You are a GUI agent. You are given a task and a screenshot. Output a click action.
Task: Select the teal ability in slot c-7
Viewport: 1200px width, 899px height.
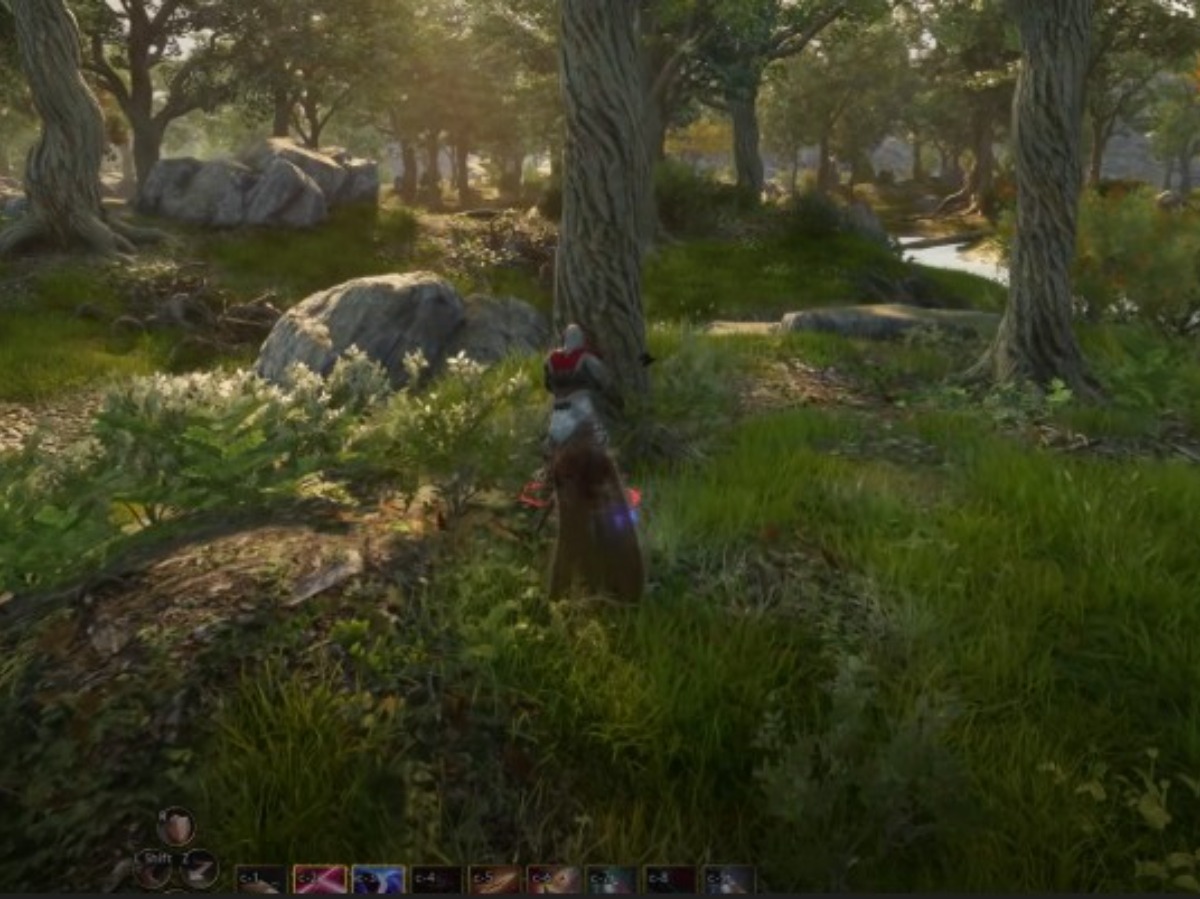[x=612, y=879]
